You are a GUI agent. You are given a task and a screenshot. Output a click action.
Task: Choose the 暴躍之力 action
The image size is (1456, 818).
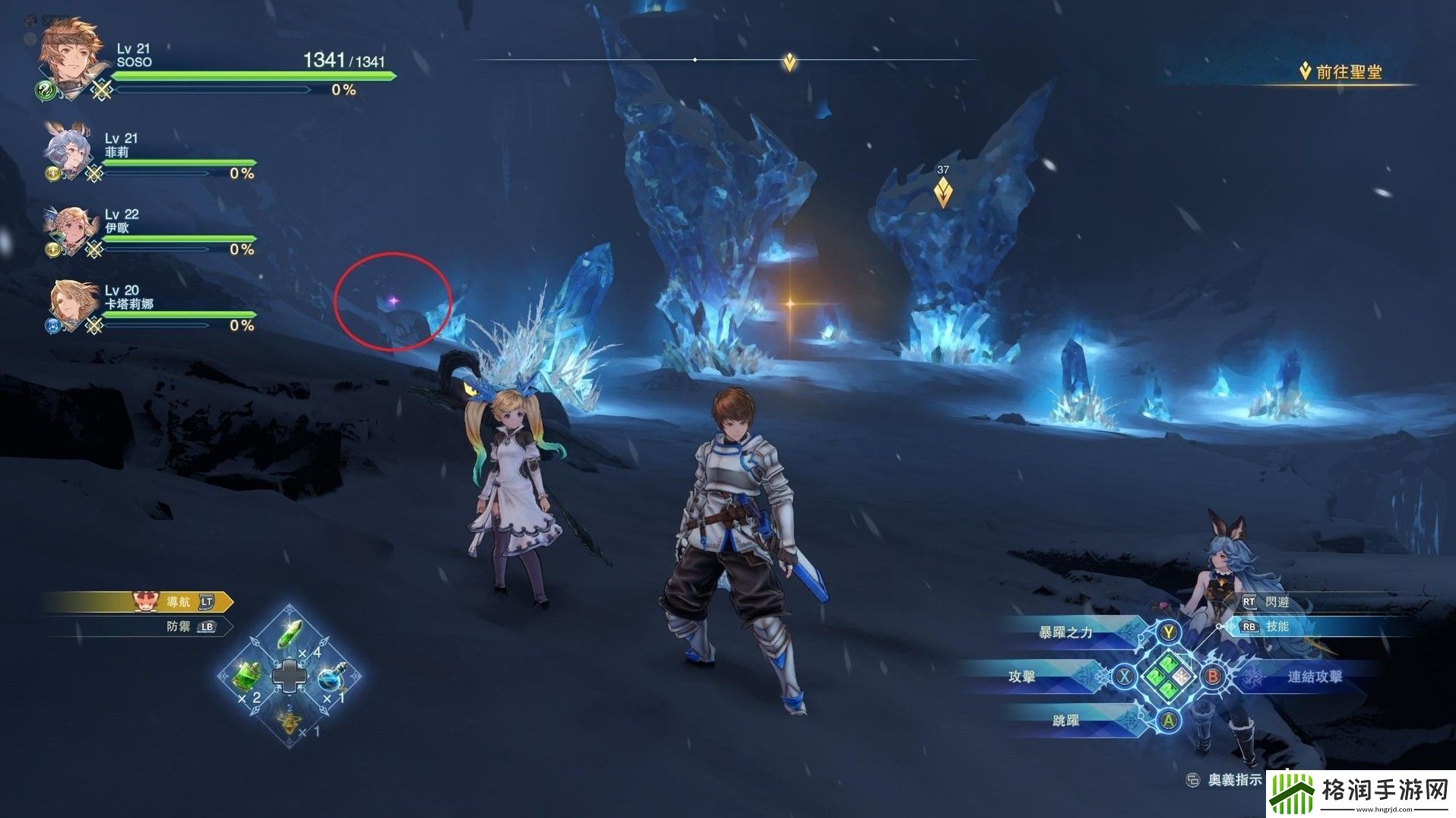[x=1065, y=633]
